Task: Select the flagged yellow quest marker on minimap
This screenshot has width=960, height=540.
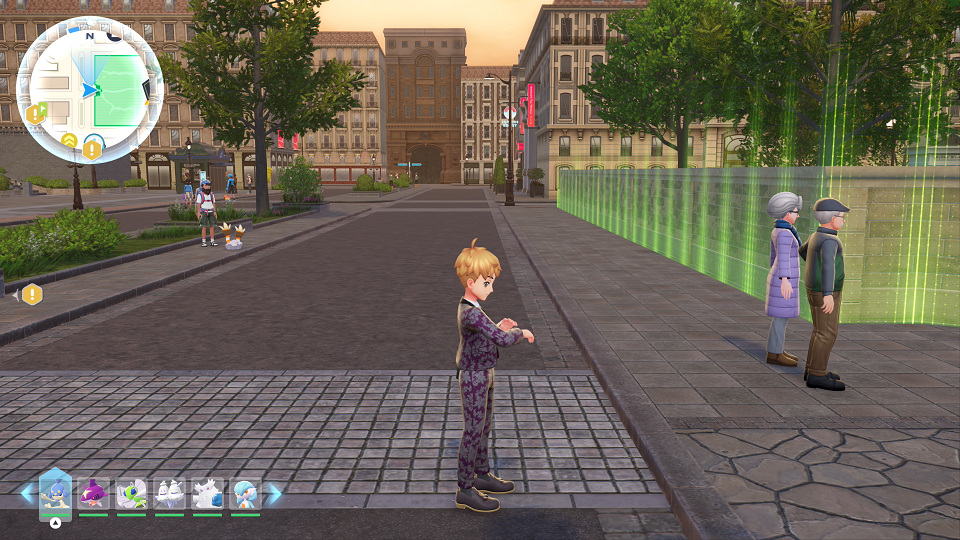Action: point(37,114)
